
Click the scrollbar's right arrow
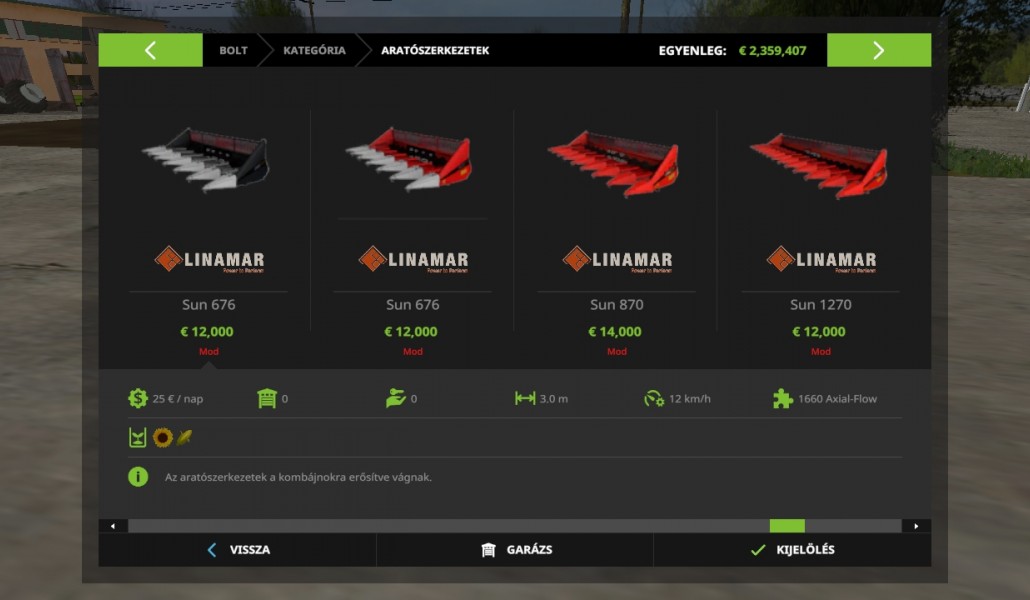click(916, 526)
